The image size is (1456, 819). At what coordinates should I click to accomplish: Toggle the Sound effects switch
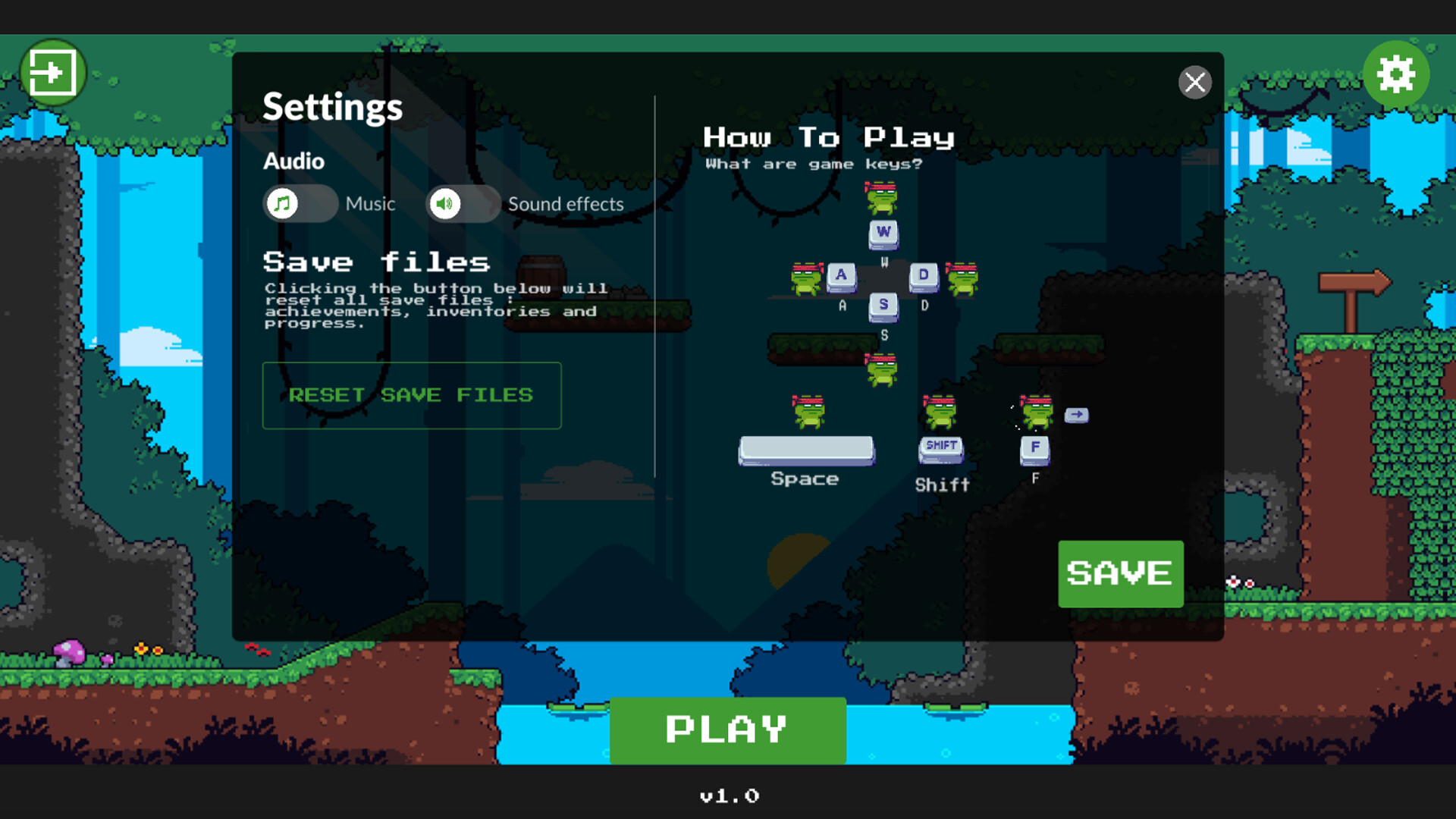point(463,203)
